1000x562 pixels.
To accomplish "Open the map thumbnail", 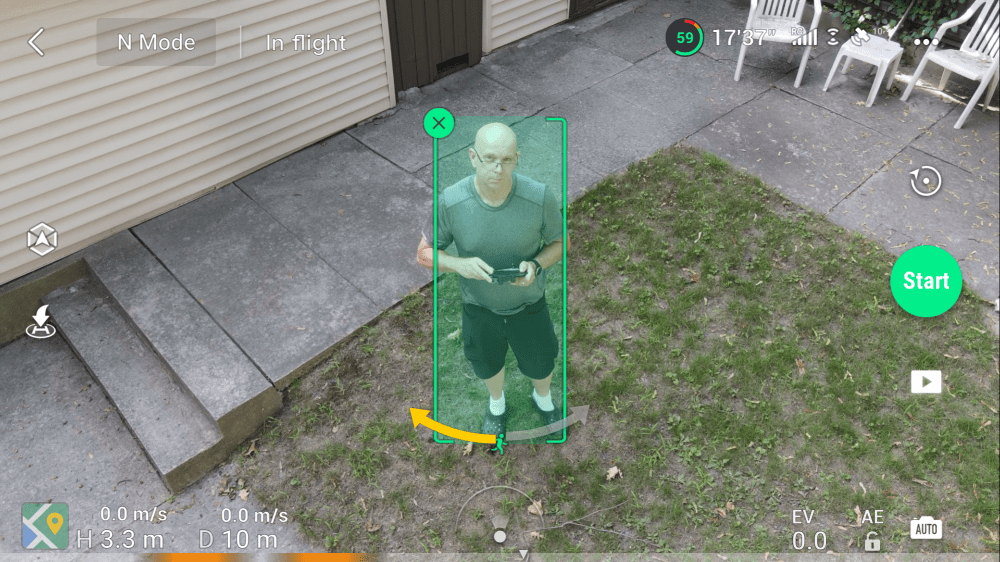I will [x=46, y=526].
